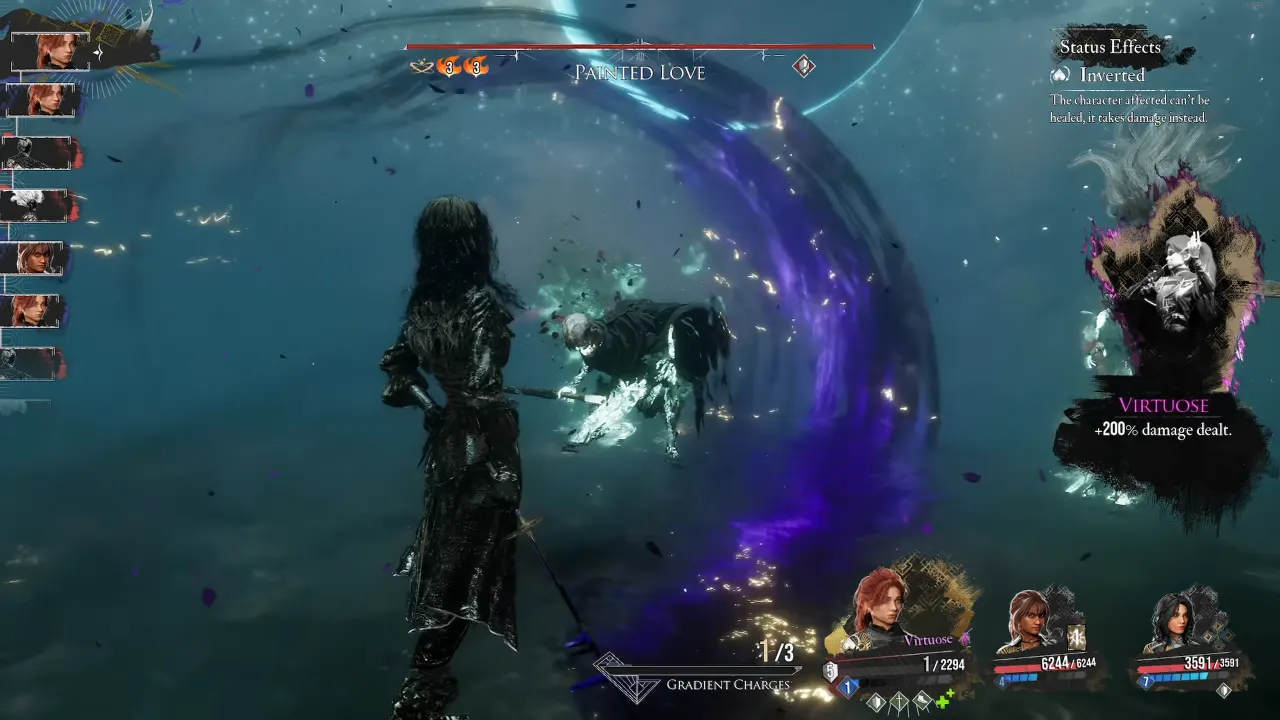Select the shield buff icon under Maelle's portrait
Screen dimensions: 1280x720
[874, 702]
